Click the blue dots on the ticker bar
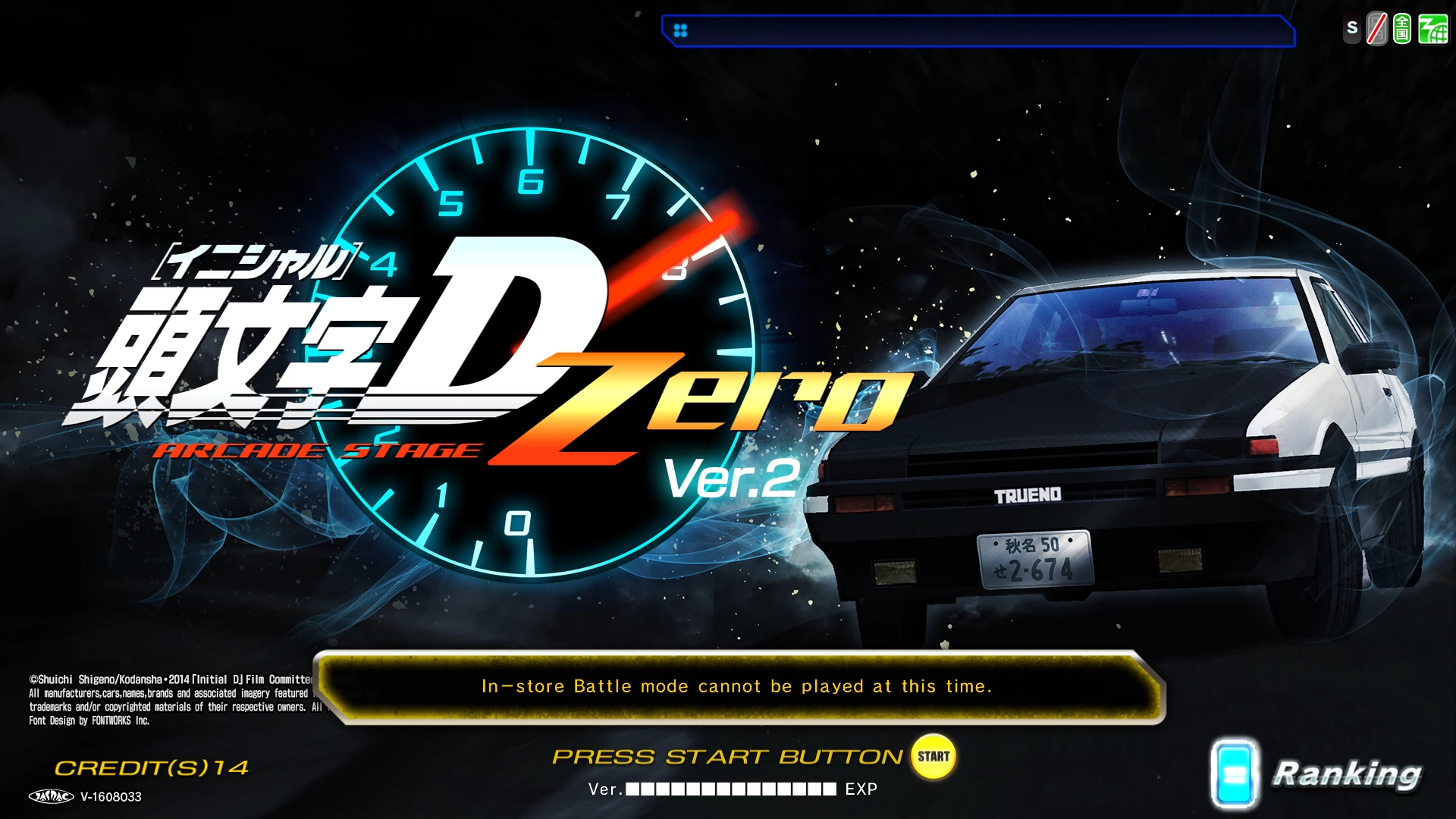 [x=679, y=32]
